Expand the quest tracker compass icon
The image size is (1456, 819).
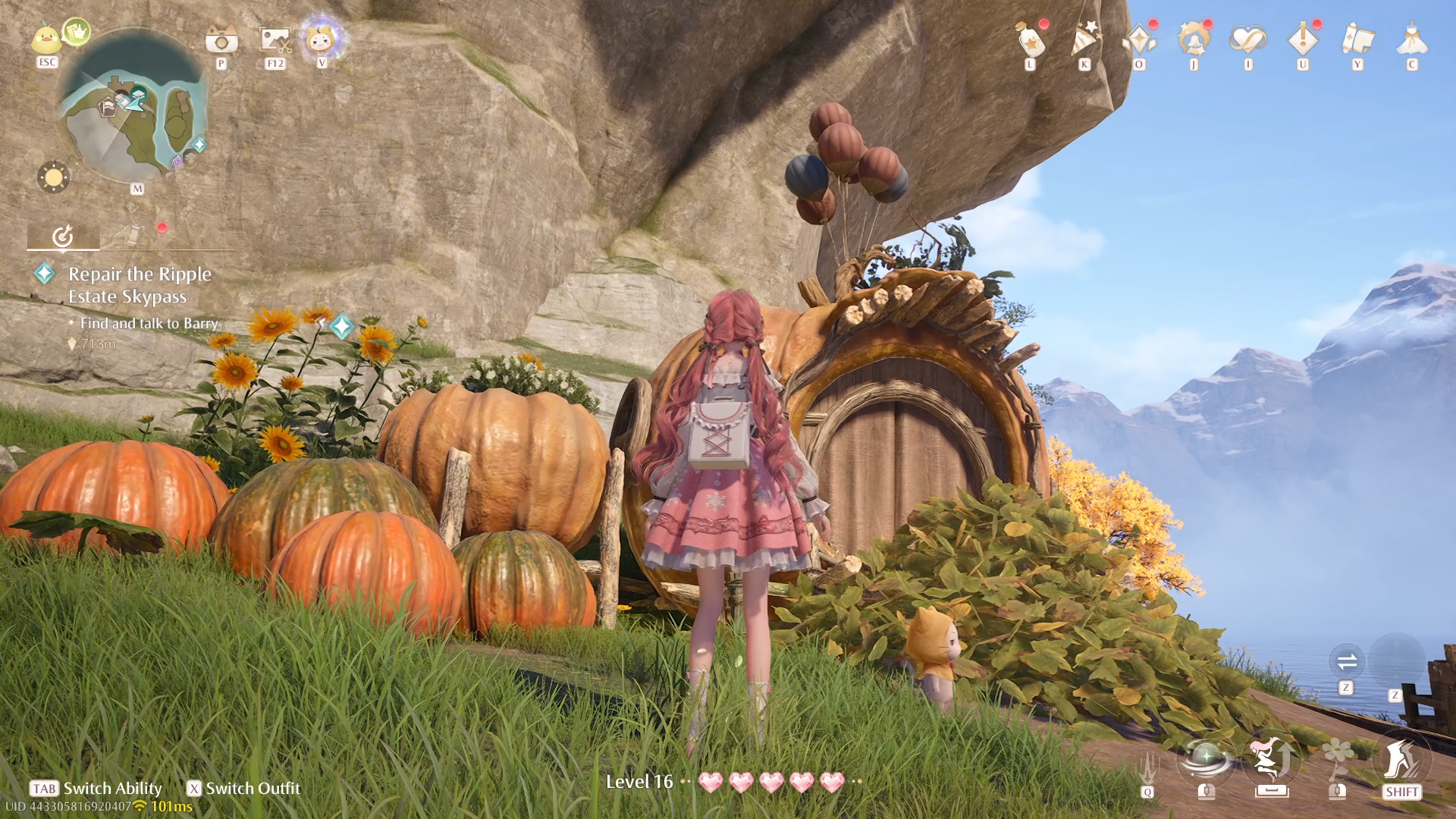click(x=64, y=236)
